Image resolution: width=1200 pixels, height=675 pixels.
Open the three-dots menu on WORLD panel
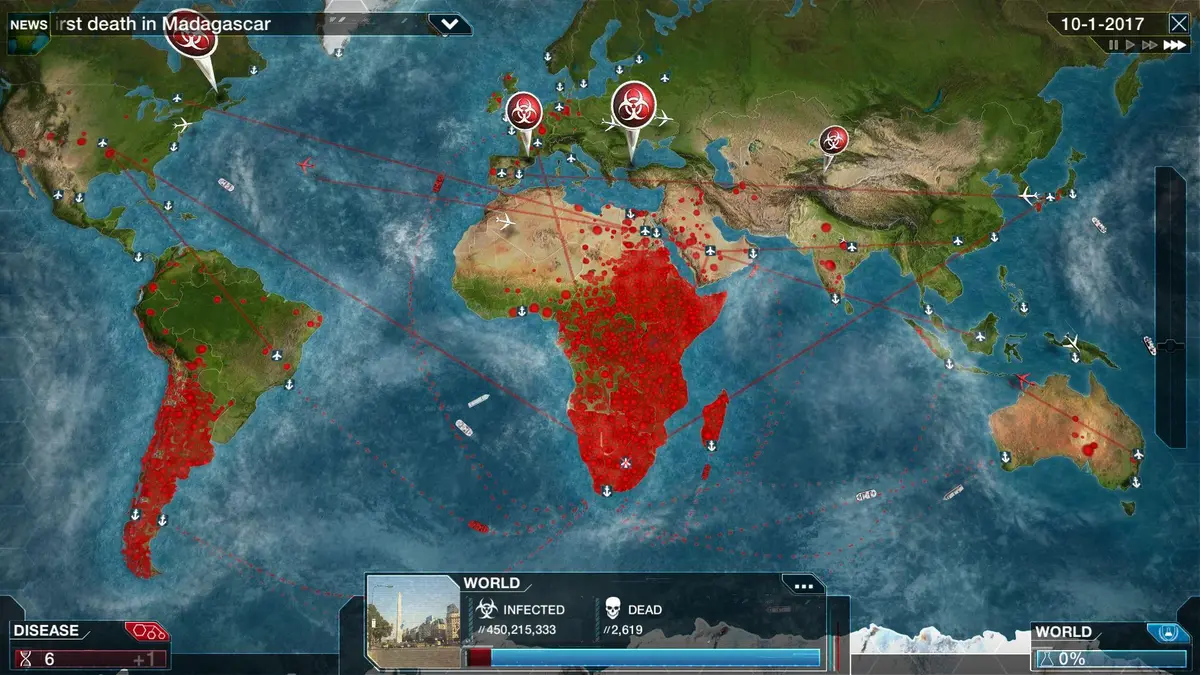802,586
